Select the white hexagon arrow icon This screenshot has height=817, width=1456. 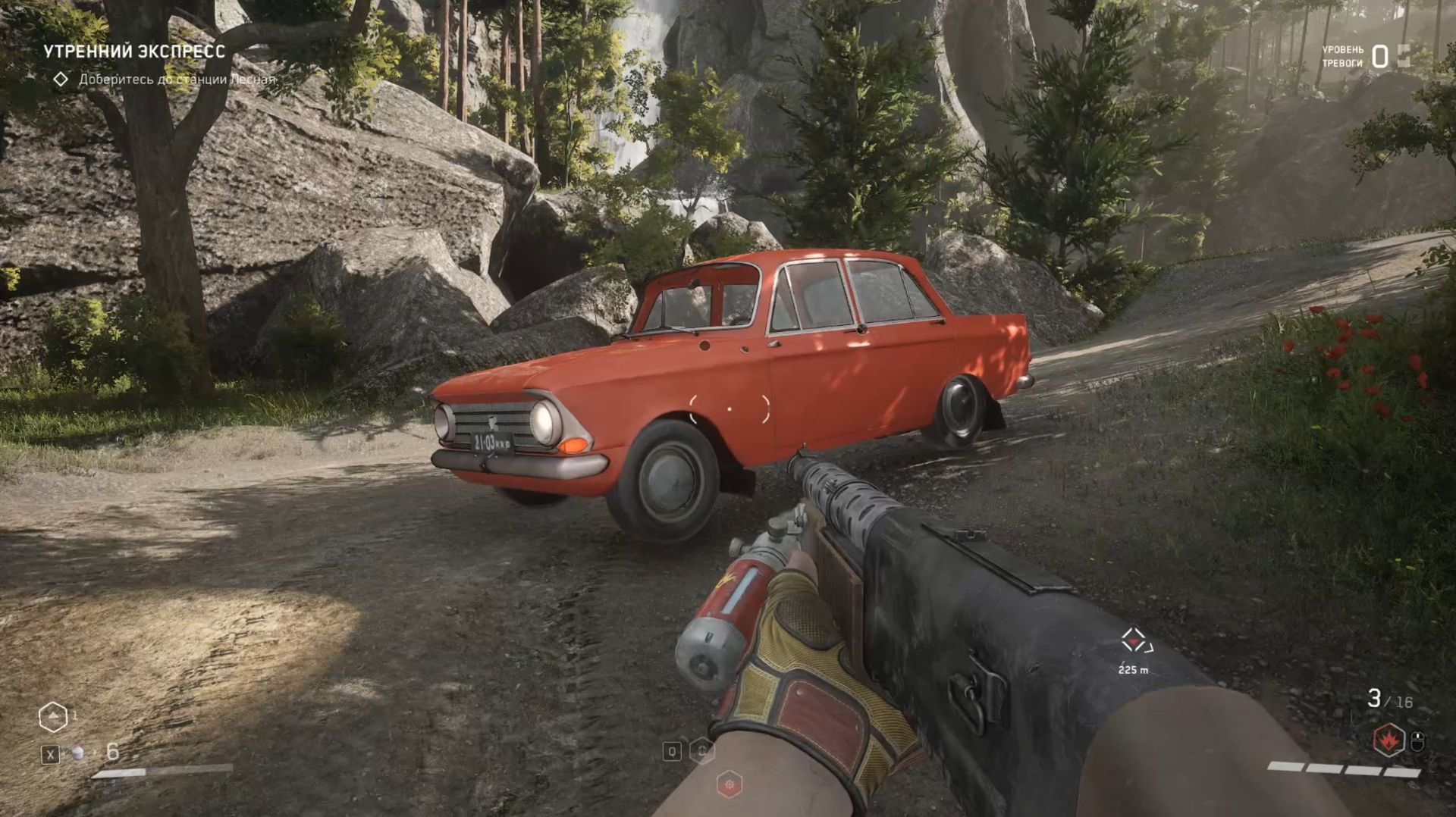53,716
